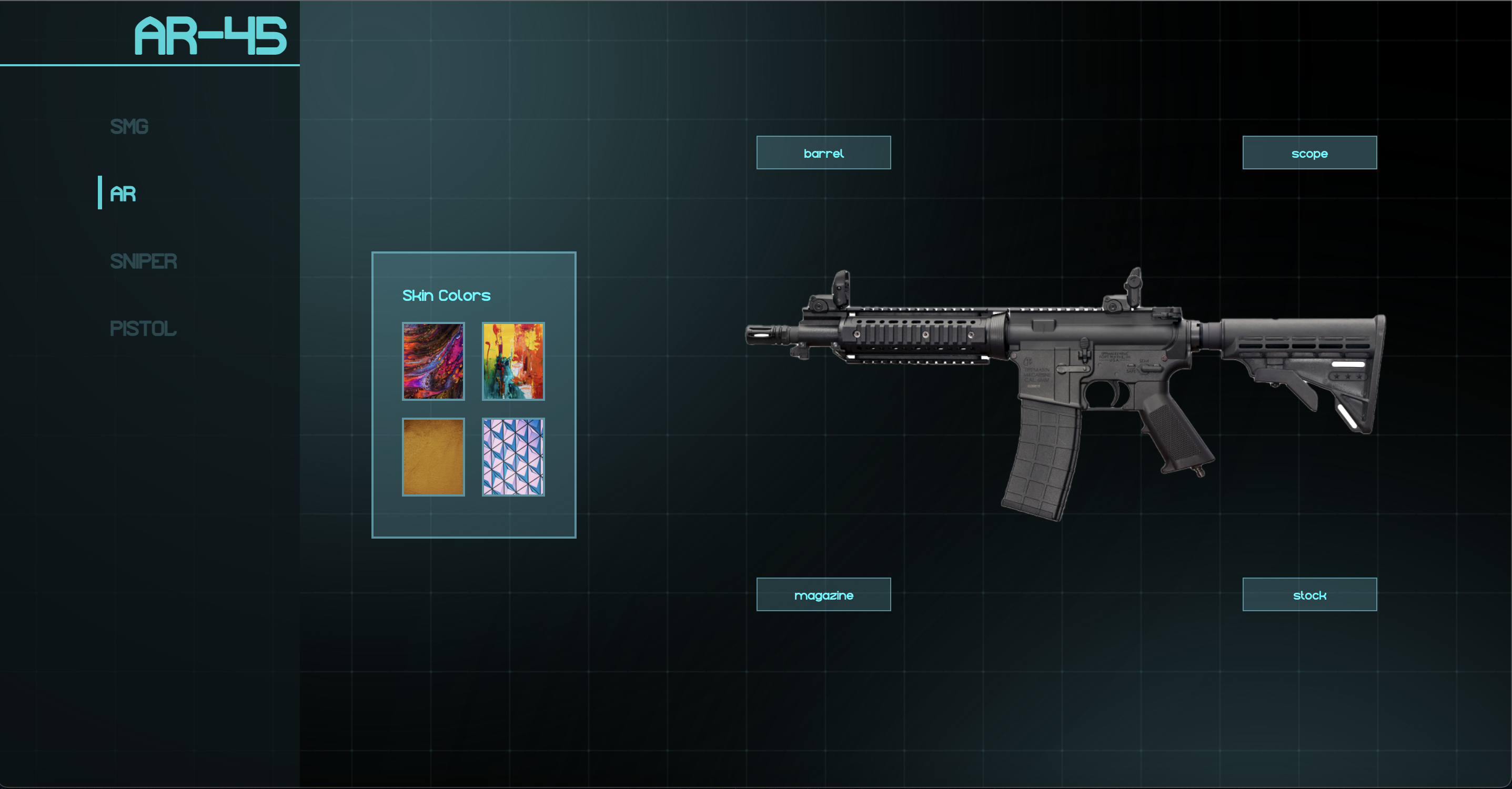
Task: Select the magazine attachment button
Action: 823,595
